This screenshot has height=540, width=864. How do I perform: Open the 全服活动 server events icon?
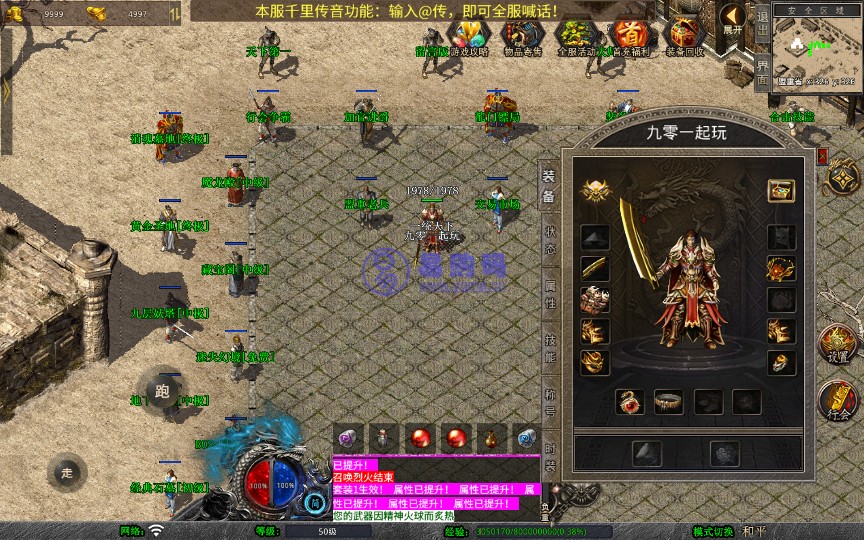pos(576,37)
